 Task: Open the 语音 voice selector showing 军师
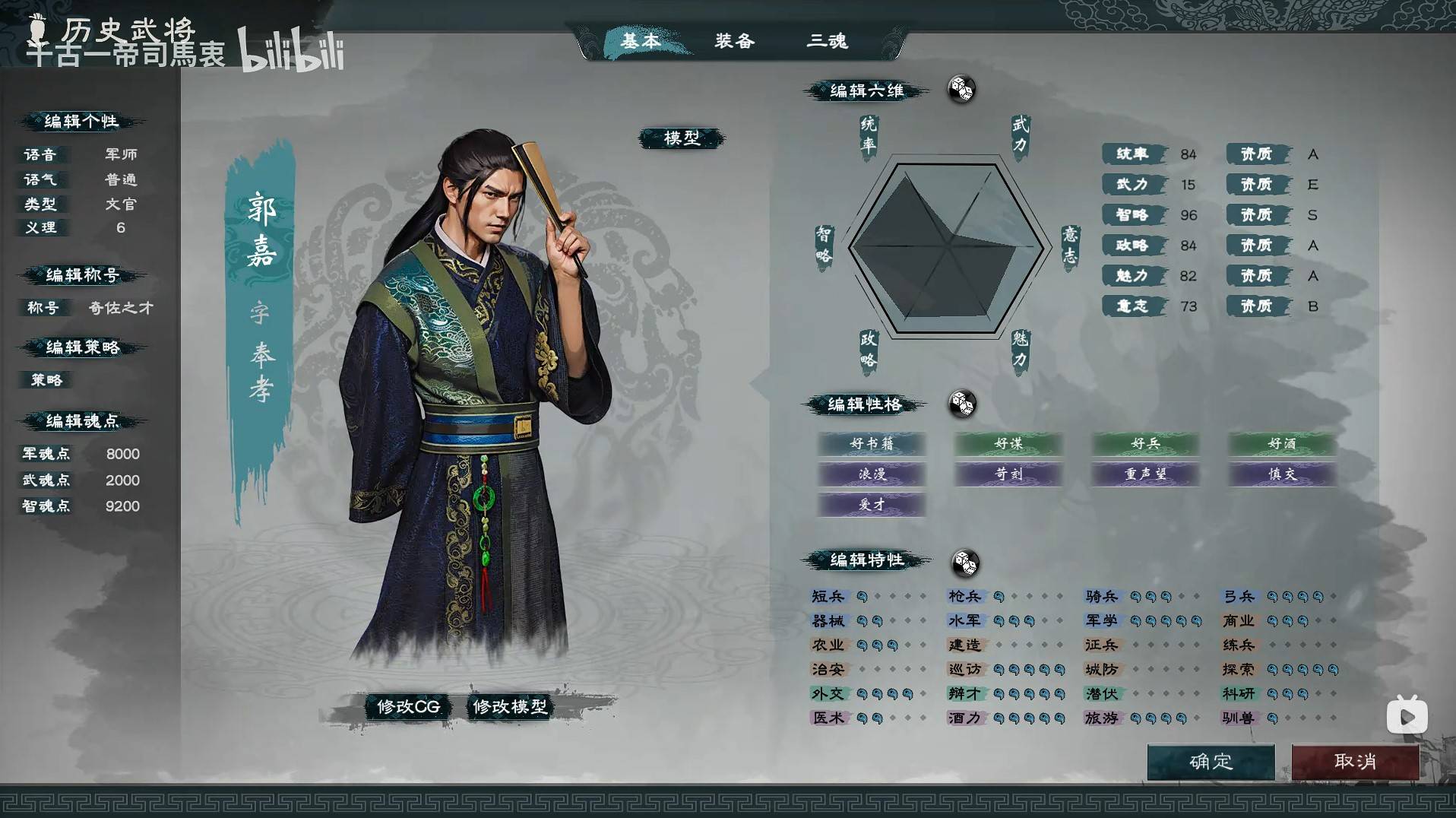tap(120, 154)
